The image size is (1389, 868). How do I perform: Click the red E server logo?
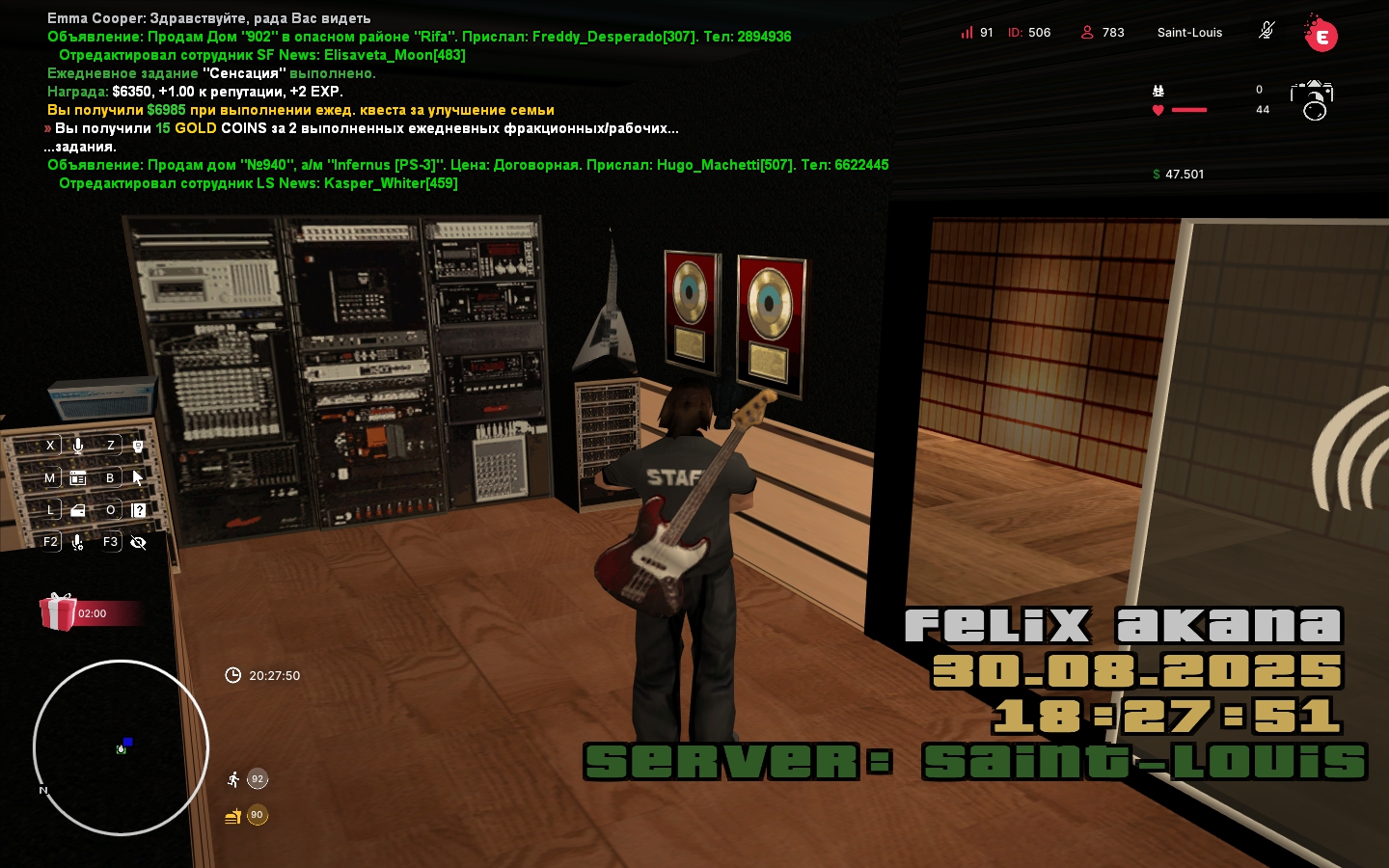1321,36
